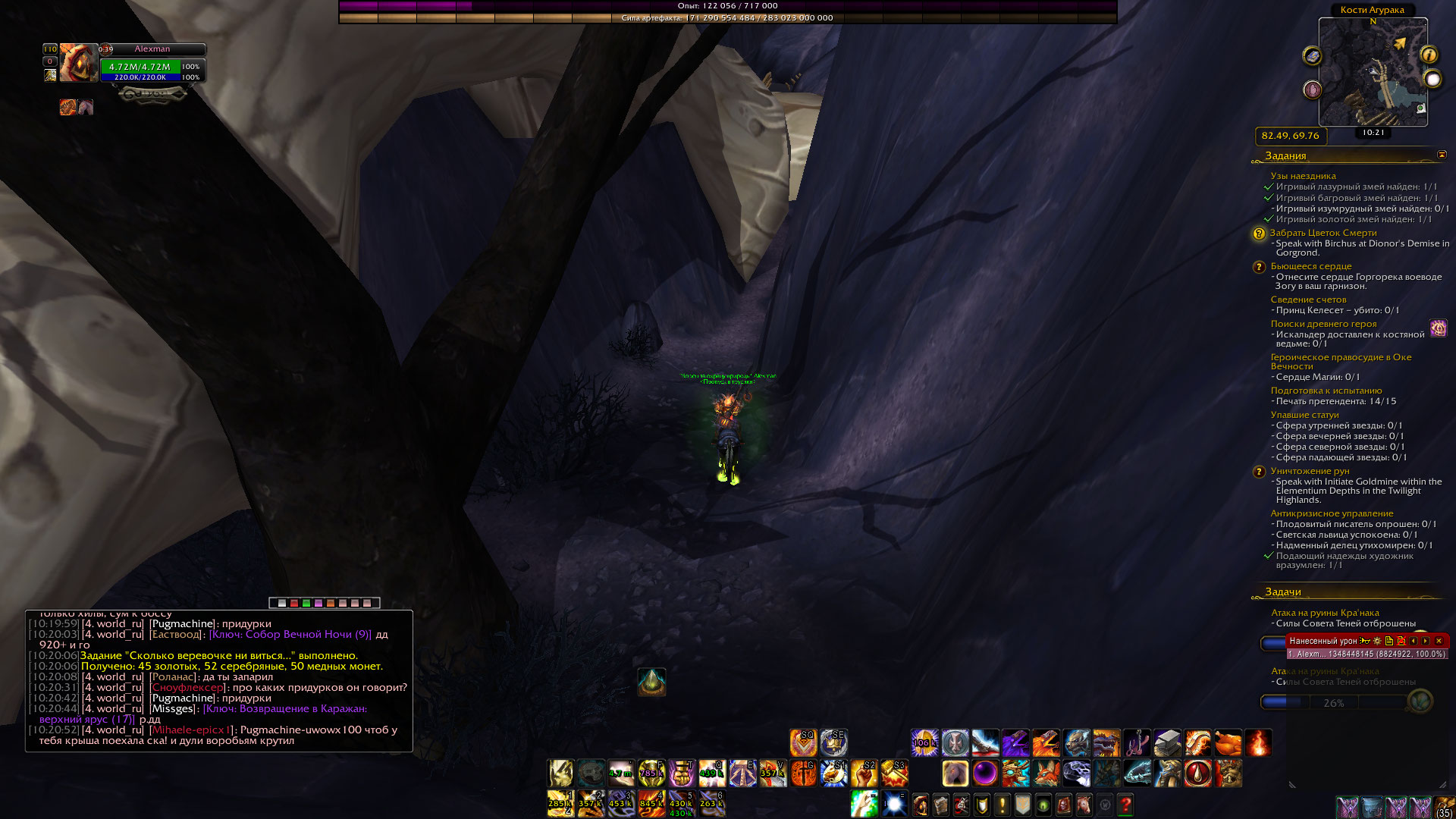Open the Забрать Цветок Смерти quest entry
The width and height of the screenshot is (1456, 819).
click(1323, 233)
